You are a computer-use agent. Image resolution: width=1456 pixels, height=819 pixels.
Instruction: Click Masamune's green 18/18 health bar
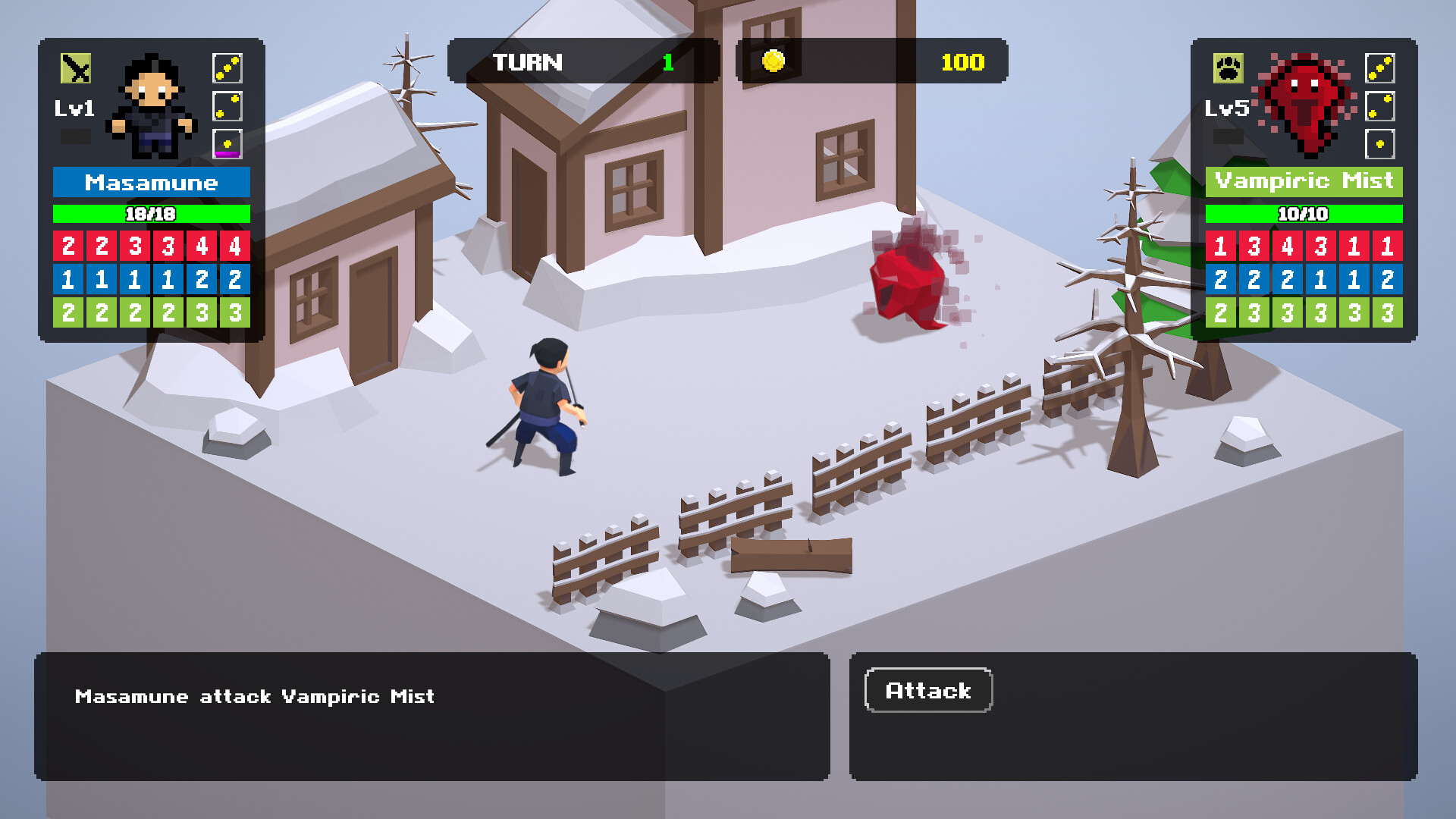(x=150, y=214)
